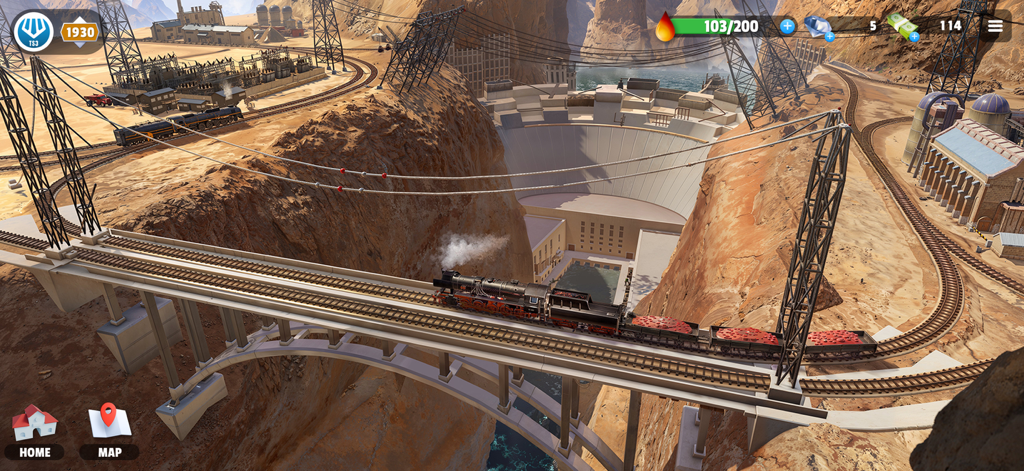Open the MAP with the red pin
The image size is (1024, 471).
pyautogui.click(x=109, y=430)
